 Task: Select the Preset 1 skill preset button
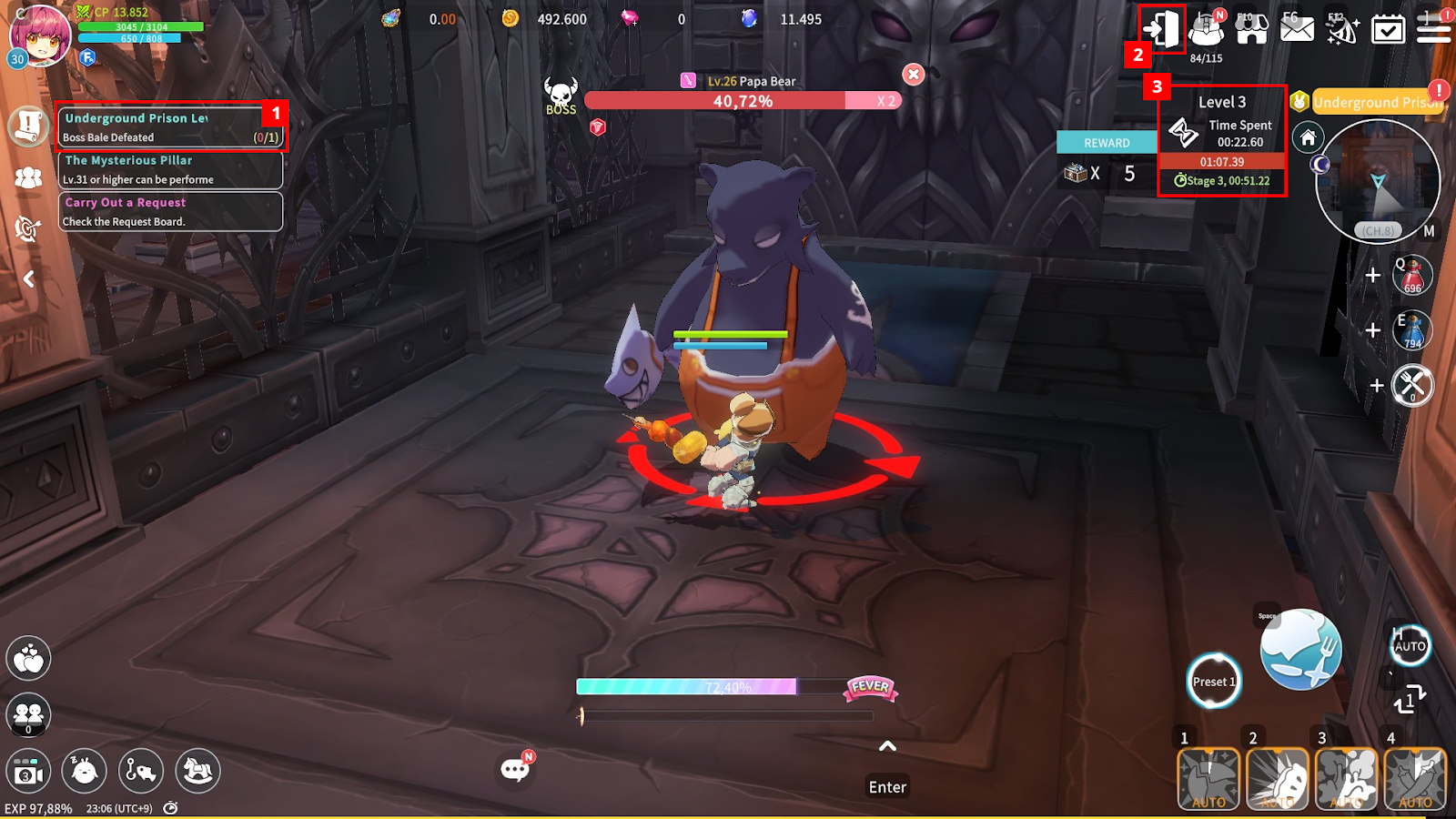click(x=1214, y=681)
